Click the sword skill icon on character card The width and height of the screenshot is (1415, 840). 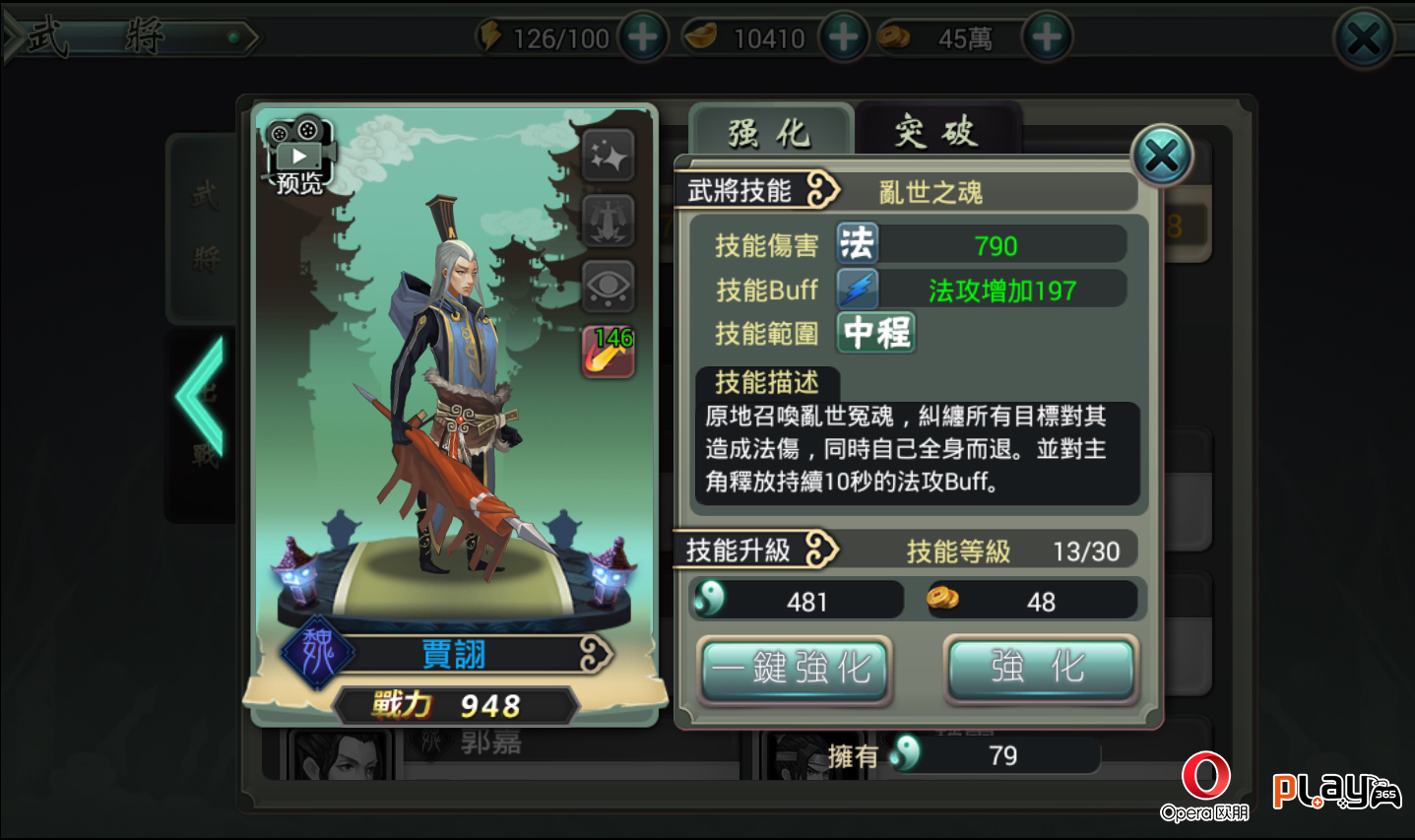pyautogui.click(x=608, y=221)
